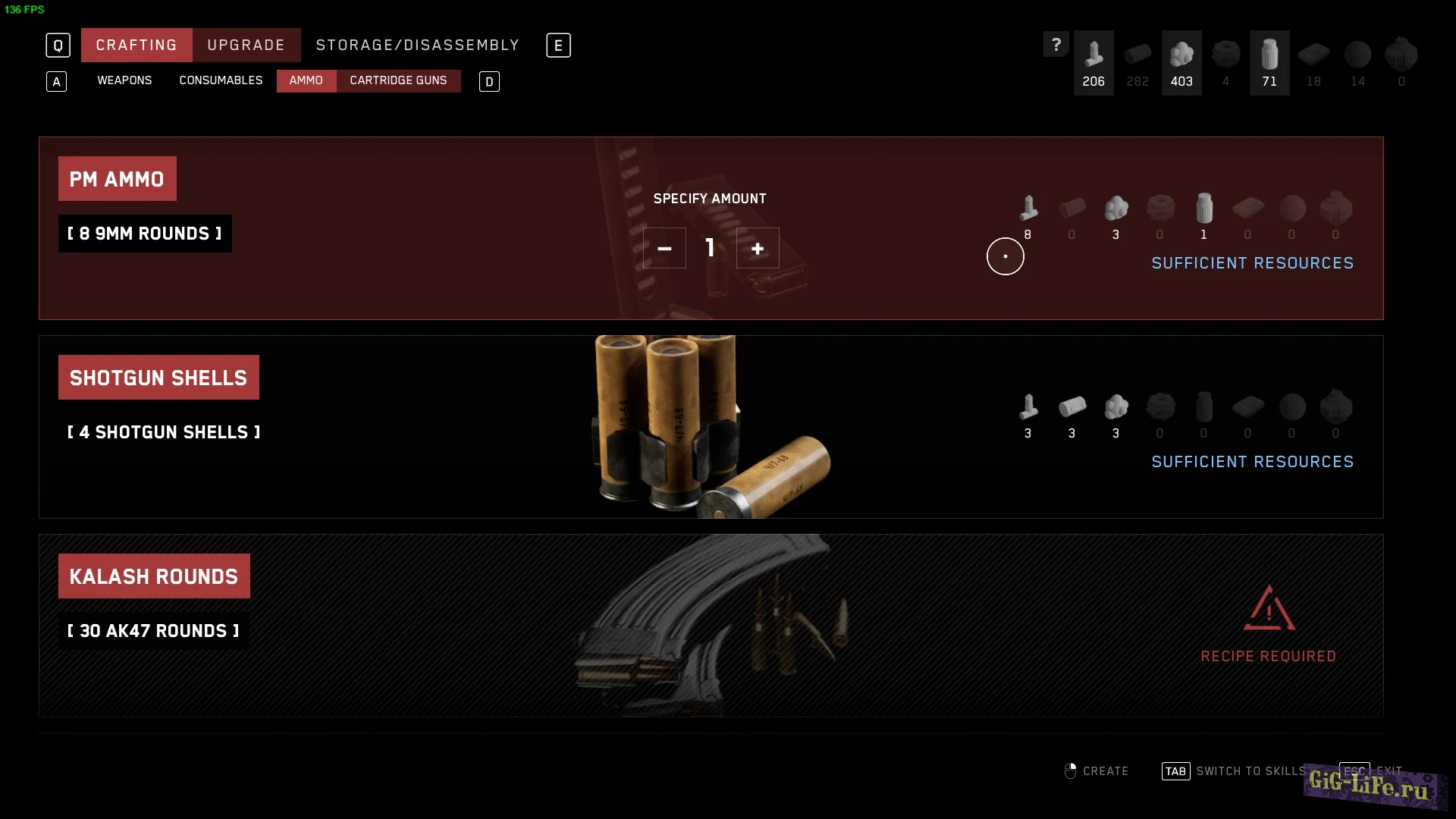Click the D key prompt icon
Screen dimensions: 1456x819
pos(488,81)
